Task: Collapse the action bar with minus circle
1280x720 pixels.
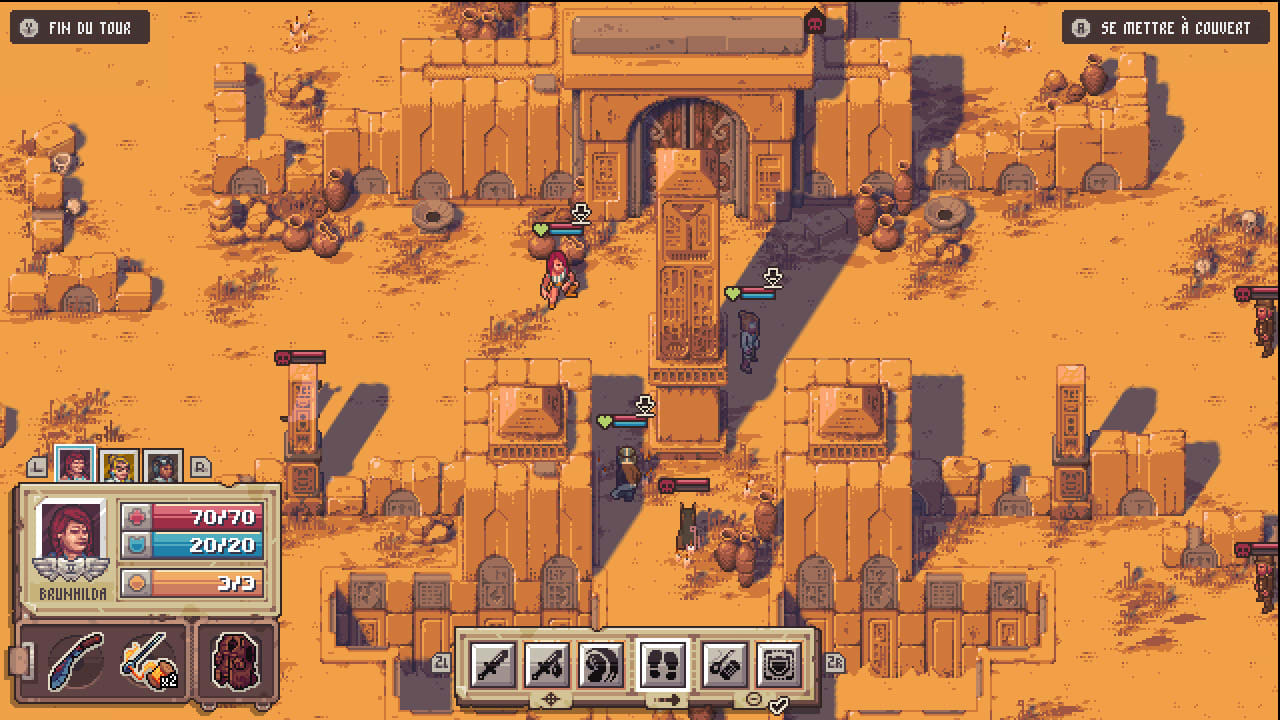Action: pos(753,698)
